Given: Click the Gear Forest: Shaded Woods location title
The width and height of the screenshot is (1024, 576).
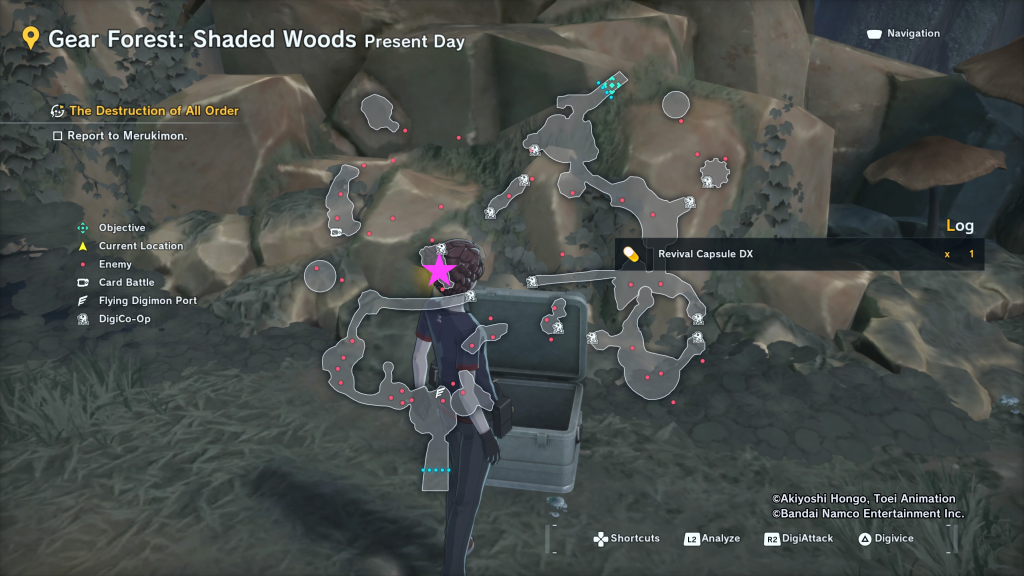Looking at the screenshot, I should 202,40.
